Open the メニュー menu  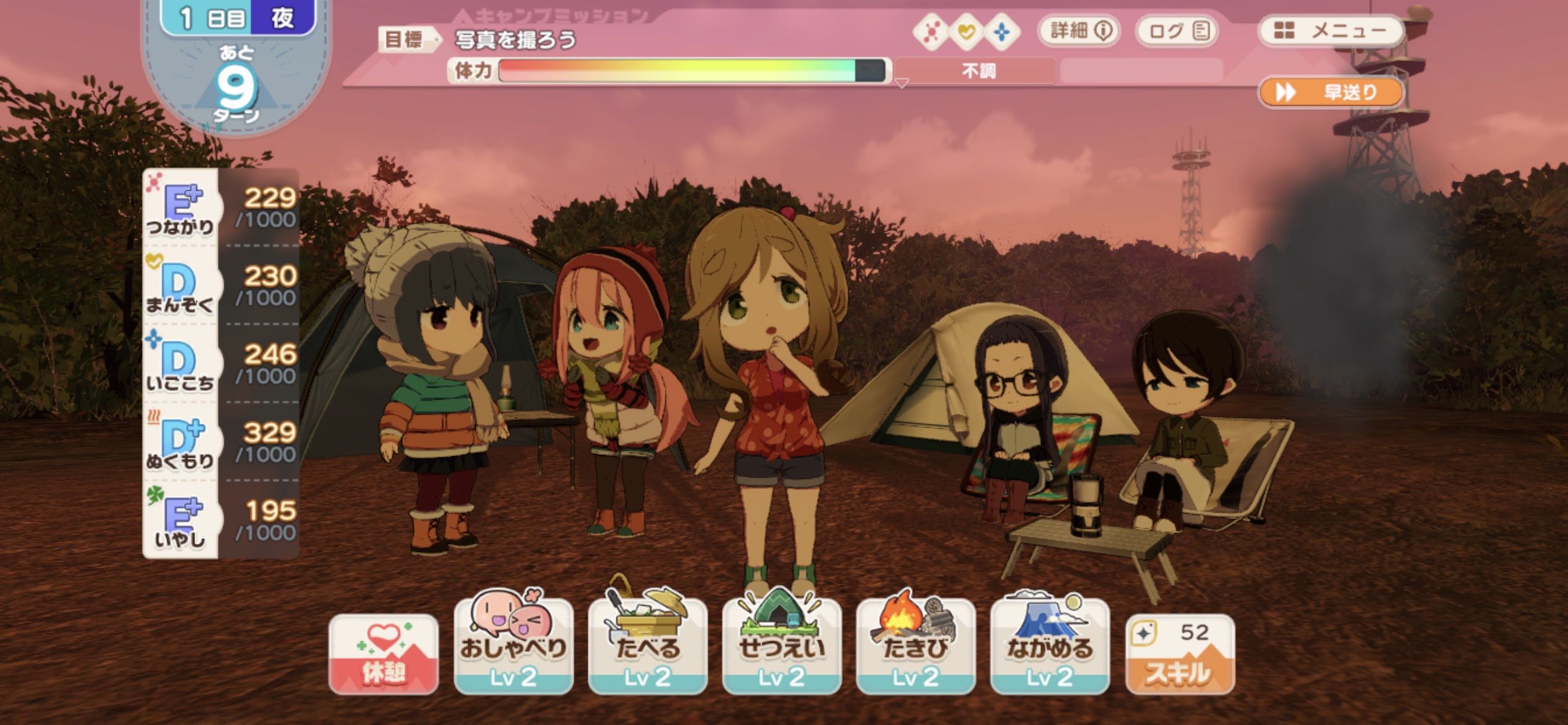click(x=1330, y=31)
